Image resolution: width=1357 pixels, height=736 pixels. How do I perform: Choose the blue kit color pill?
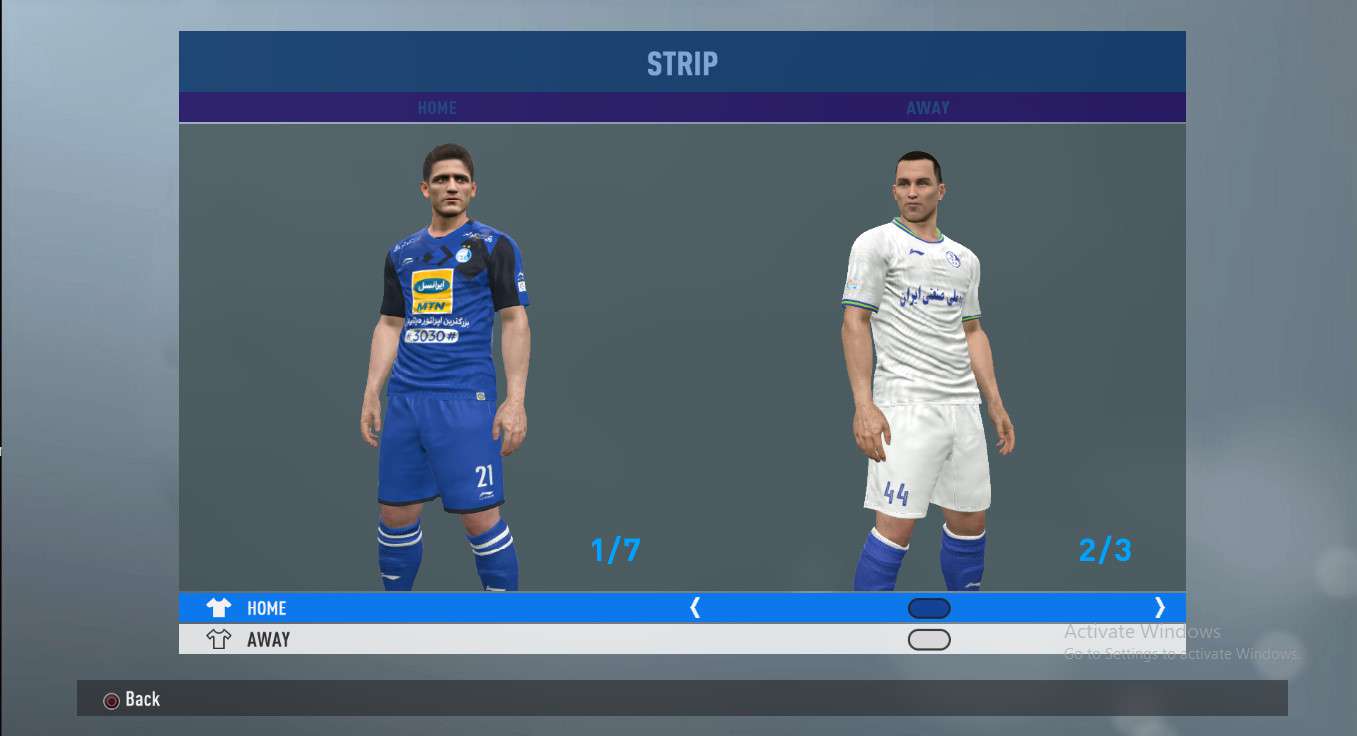[929, 608]
